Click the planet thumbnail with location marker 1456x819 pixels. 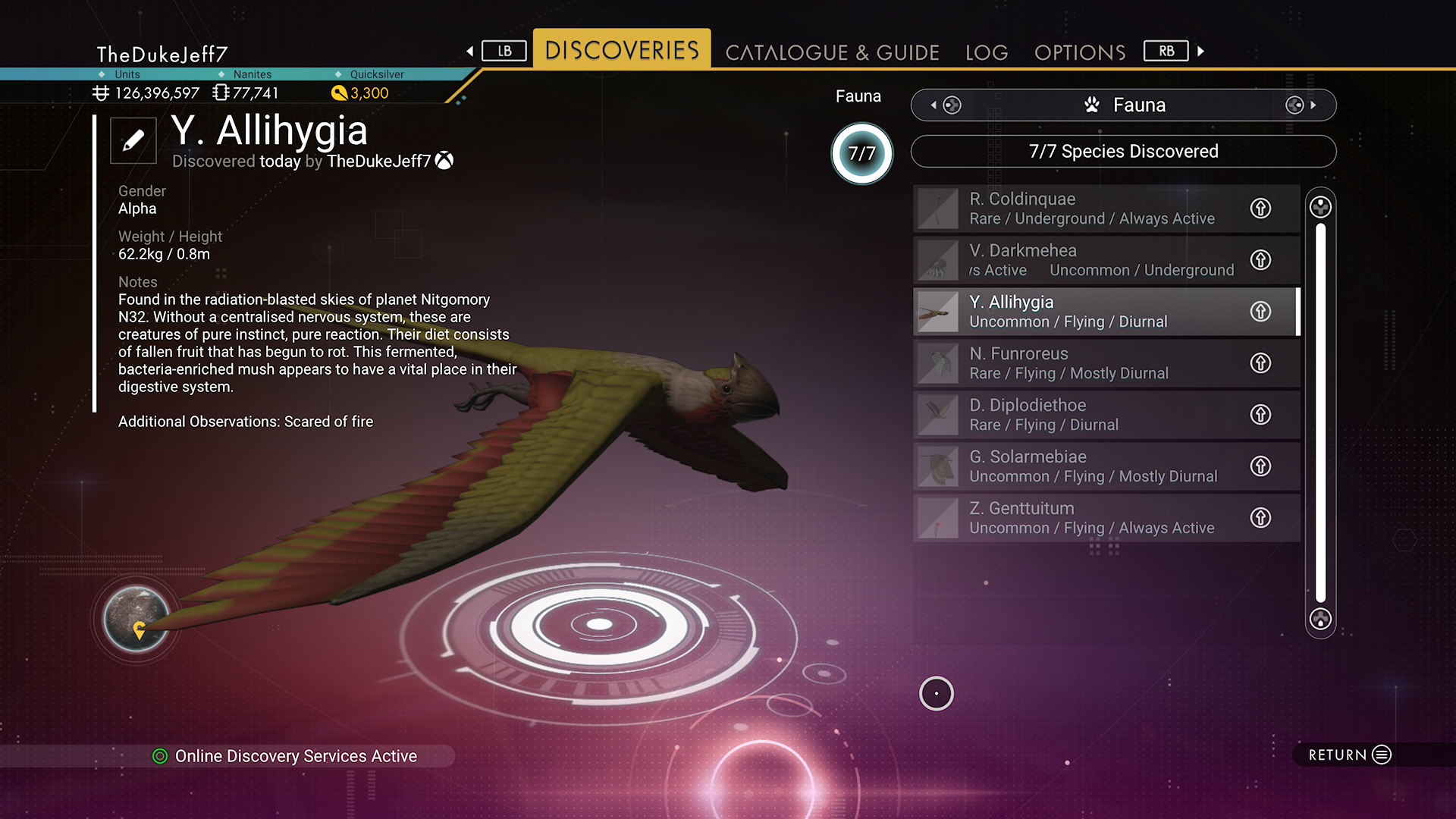point(136,619)
